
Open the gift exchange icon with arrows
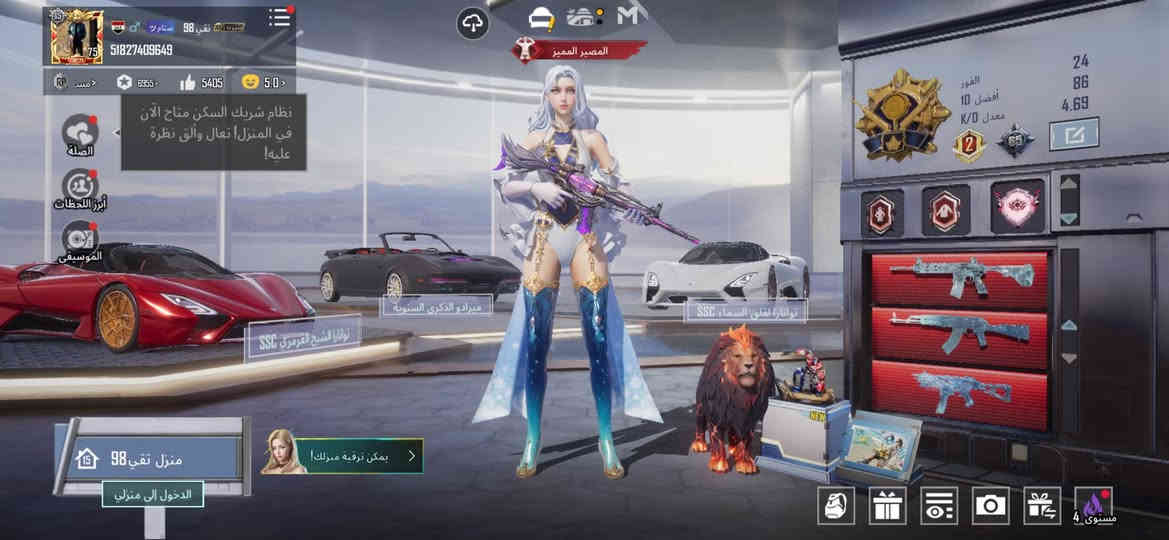click(x=1042, y=505)
